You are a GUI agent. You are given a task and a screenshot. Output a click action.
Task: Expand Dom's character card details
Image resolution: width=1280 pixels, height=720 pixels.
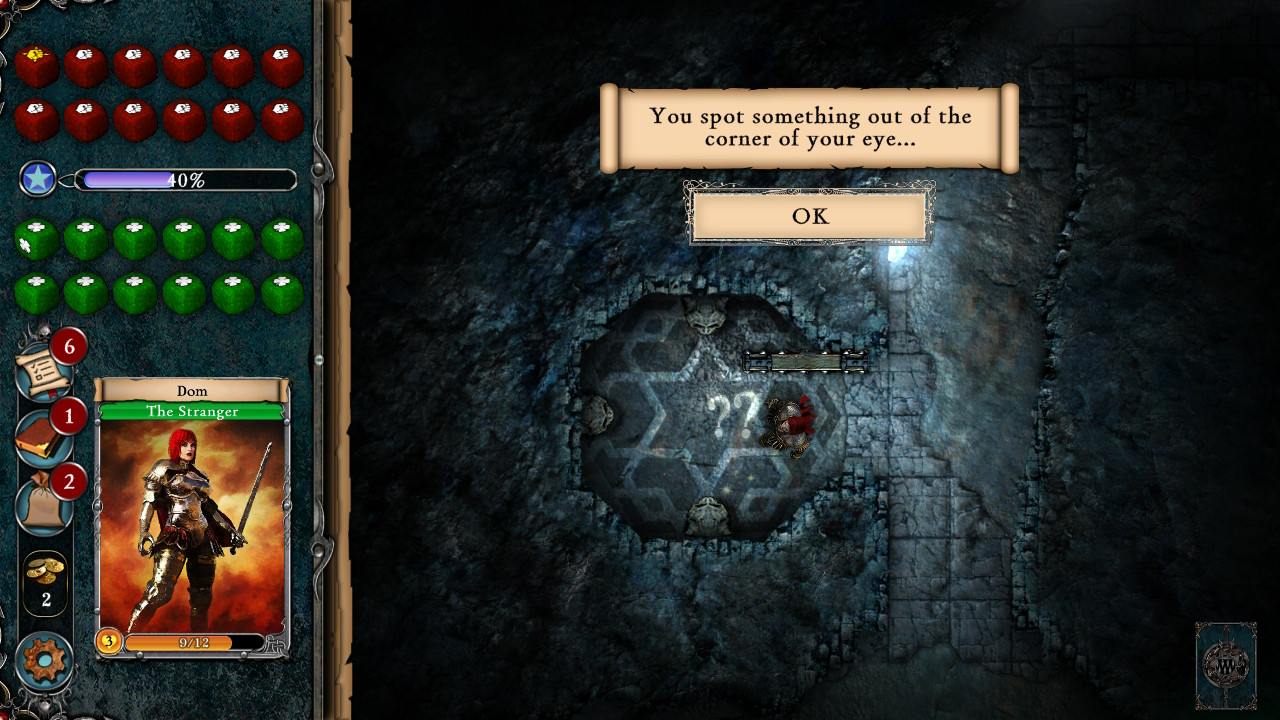tap(192, 520)
